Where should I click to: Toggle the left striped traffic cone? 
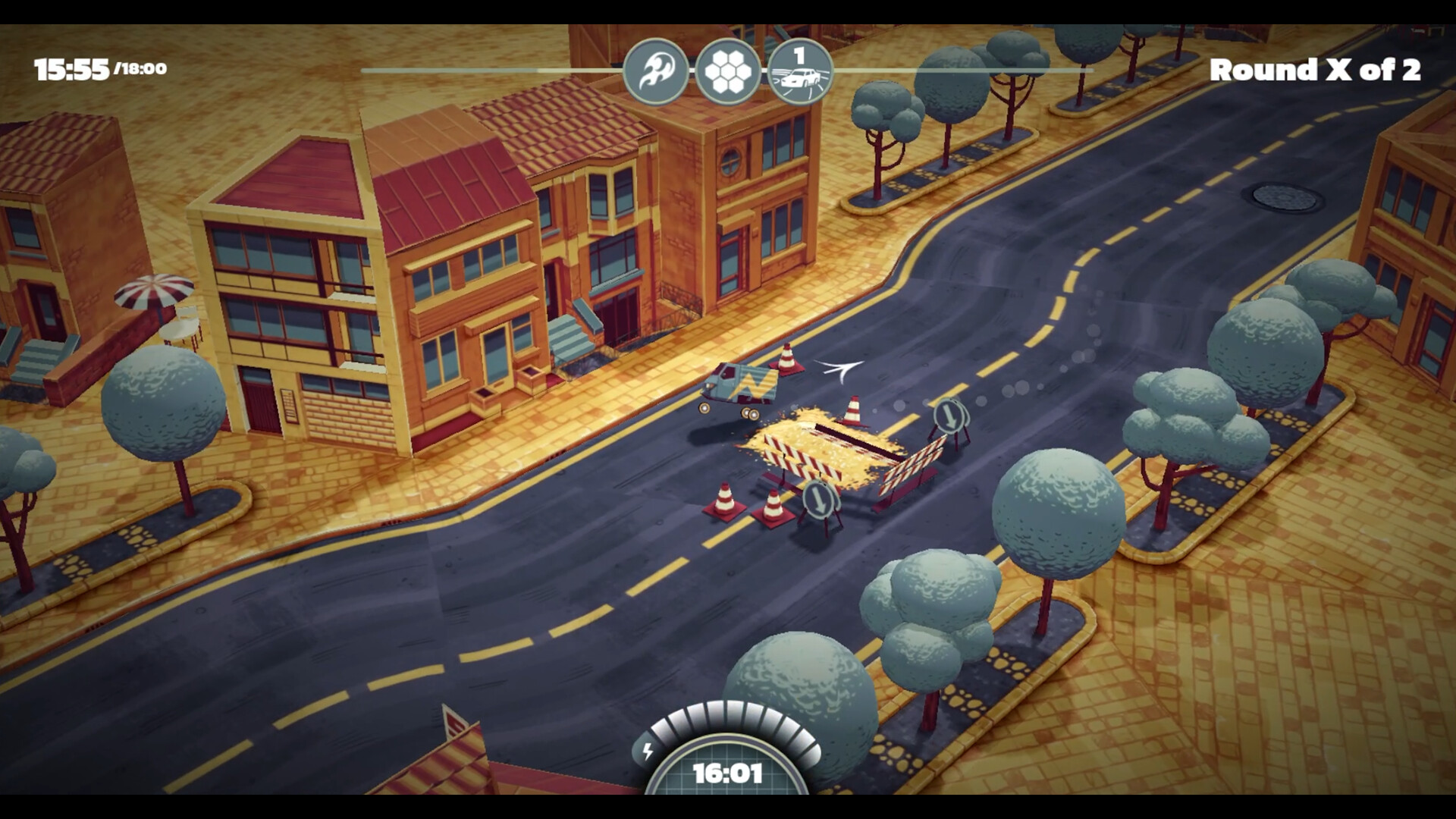click(x=724, y=500)
